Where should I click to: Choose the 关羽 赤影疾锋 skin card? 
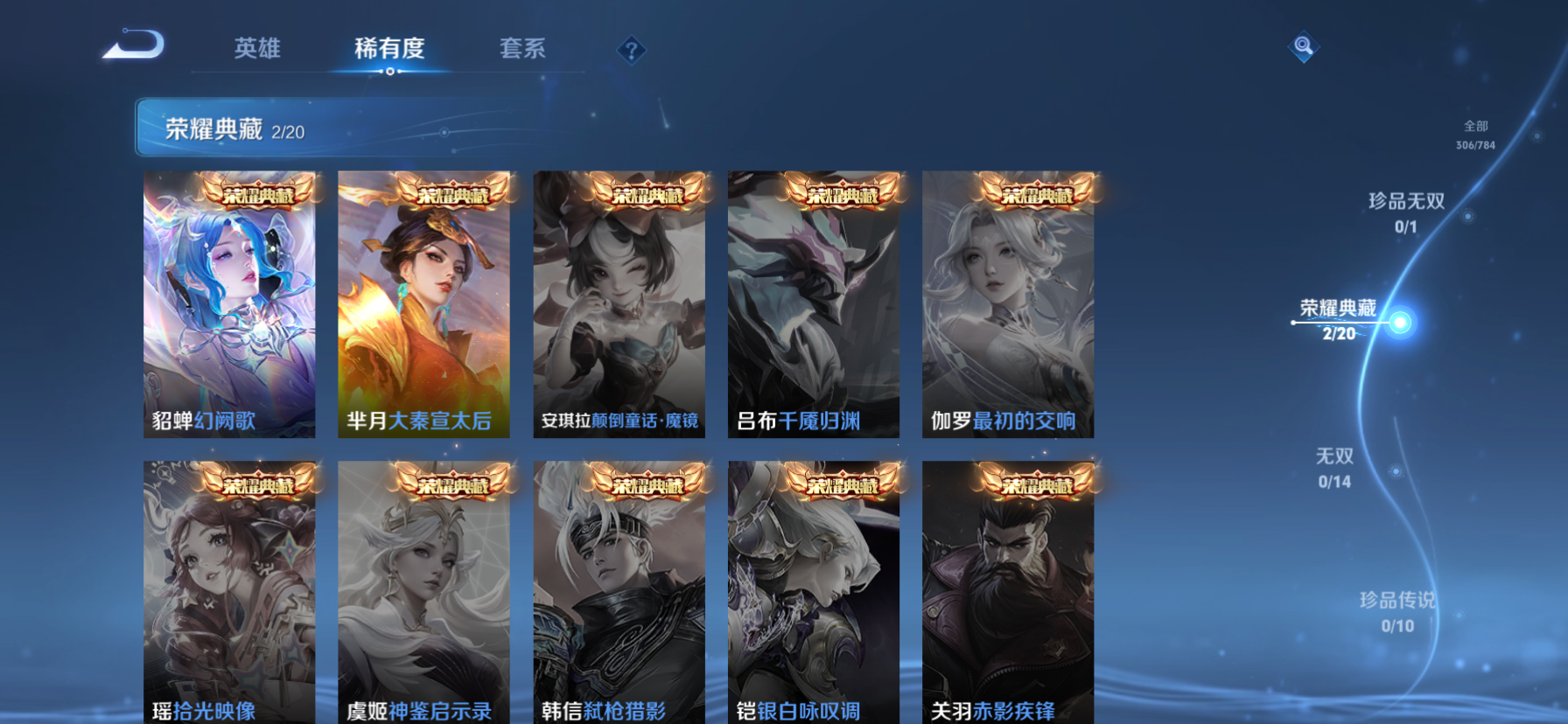(1007, 592)
